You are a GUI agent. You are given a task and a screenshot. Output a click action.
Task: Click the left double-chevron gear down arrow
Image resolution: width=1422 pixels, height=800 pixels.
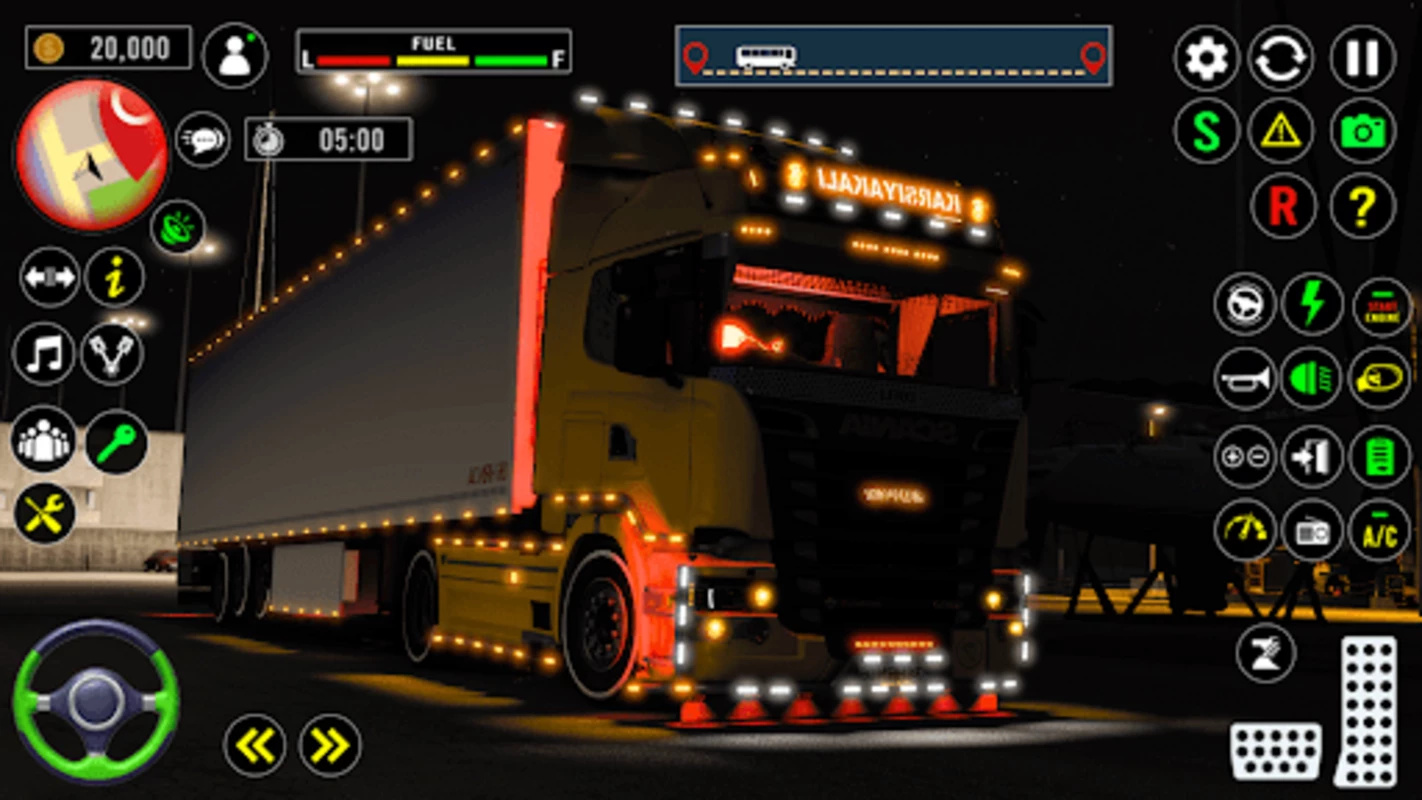[x=255, y=745]
